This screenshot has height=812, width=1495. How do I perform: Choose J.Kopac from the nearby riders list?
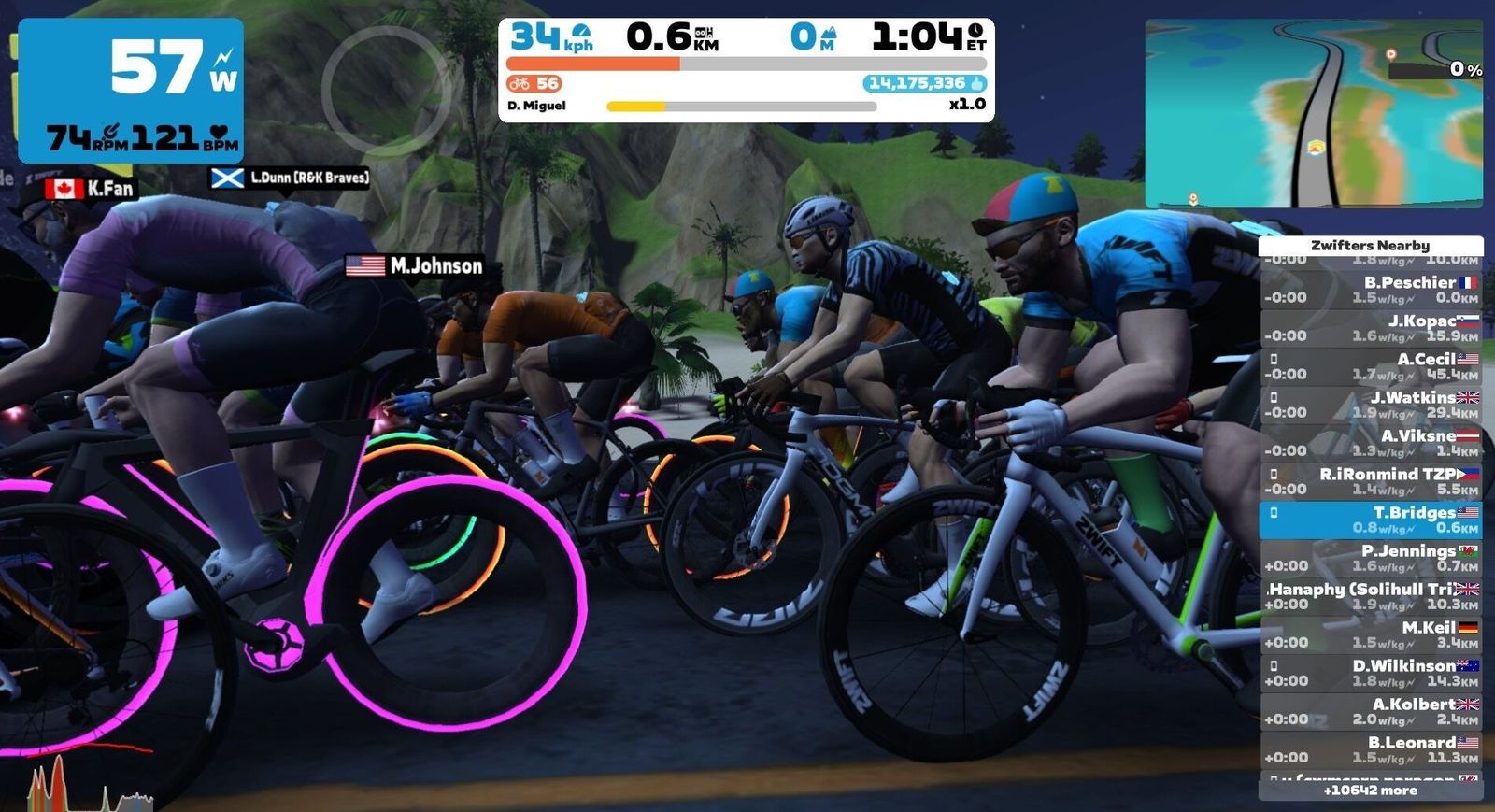tap(1371, 328)
